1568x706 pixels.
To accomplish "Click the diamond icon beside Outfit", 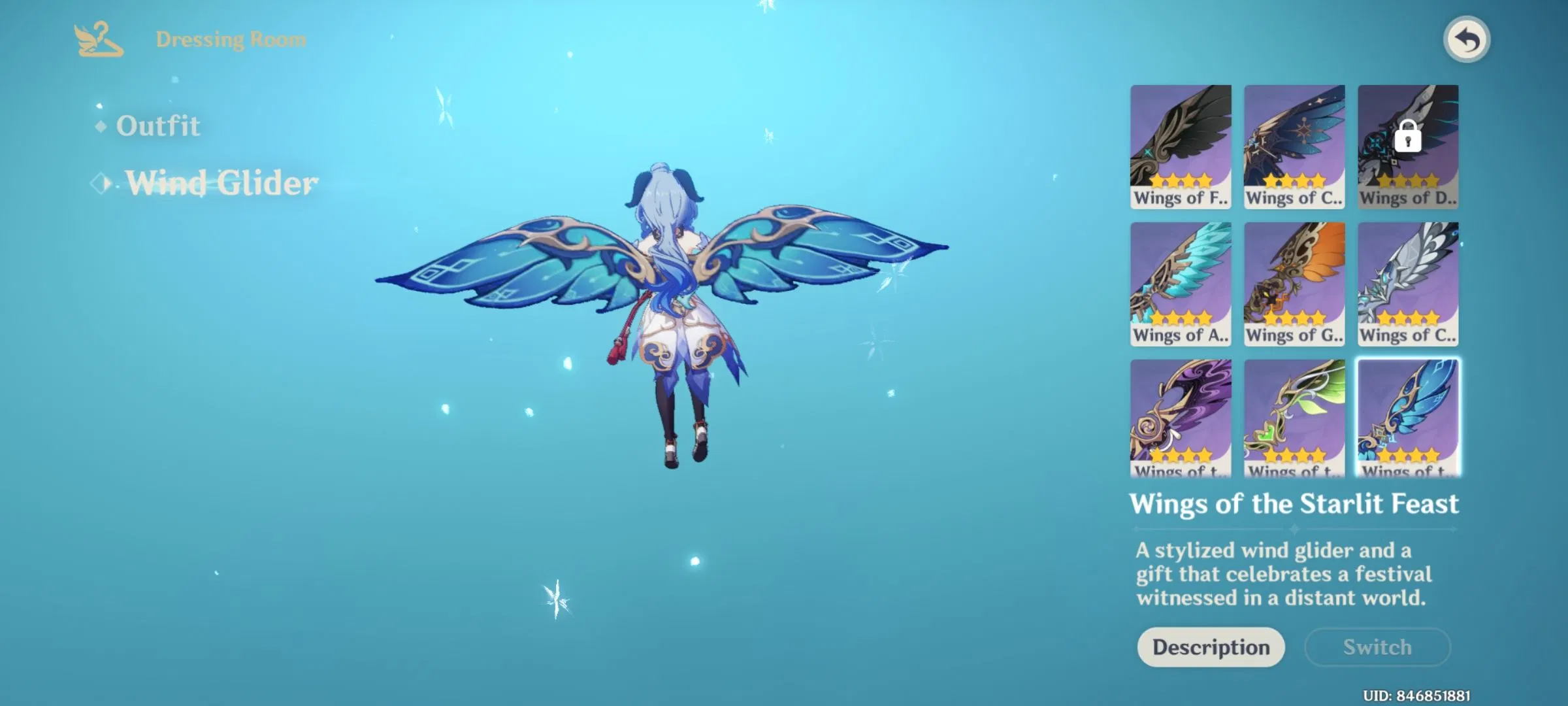I will click(x=101, y=127).
